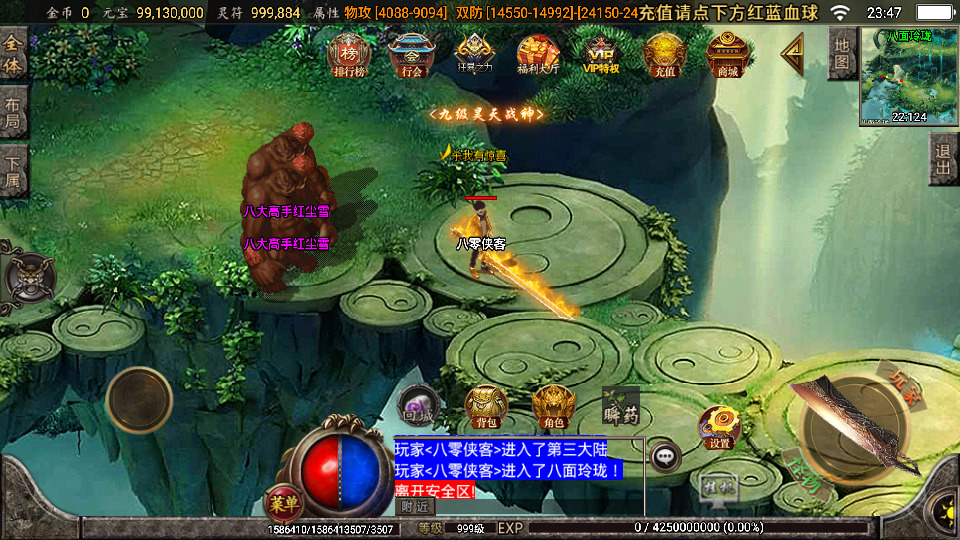Switch to the 全体 tab
This screenshot has height=540, width=960.
[x=13, y=56]
